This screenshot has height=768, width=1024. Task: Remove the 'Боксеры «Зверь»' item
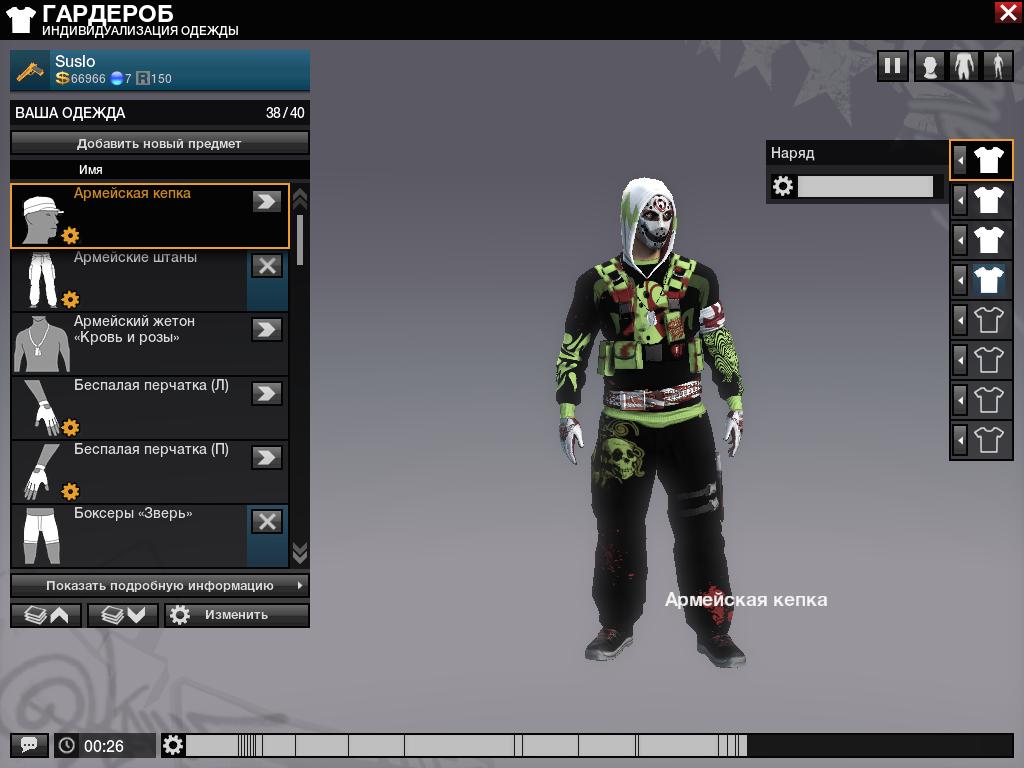[266, 521]
